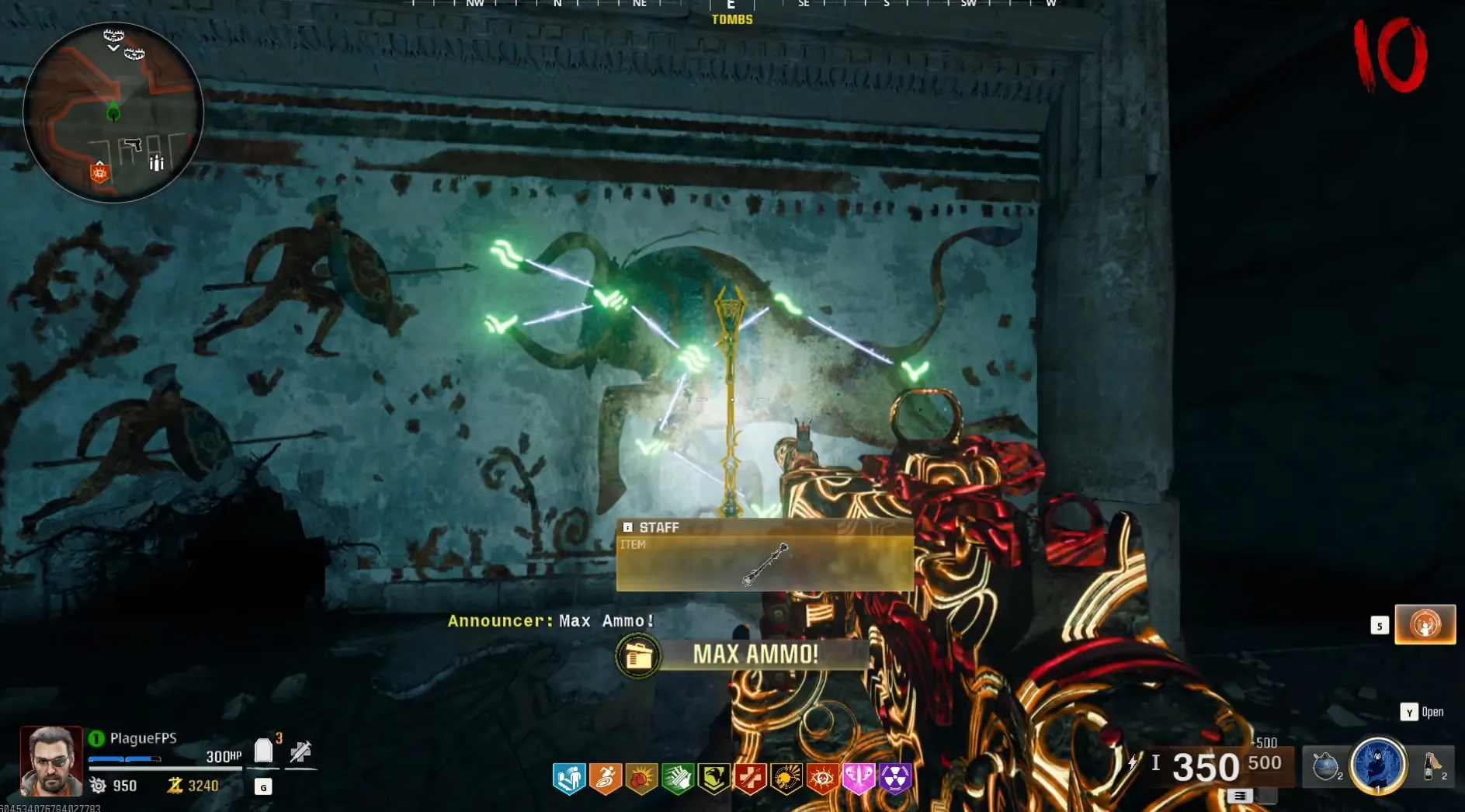The image size is (1465, 812).
Task: Choose the green Speed Cola hand perk
Action: click(678, 778)
